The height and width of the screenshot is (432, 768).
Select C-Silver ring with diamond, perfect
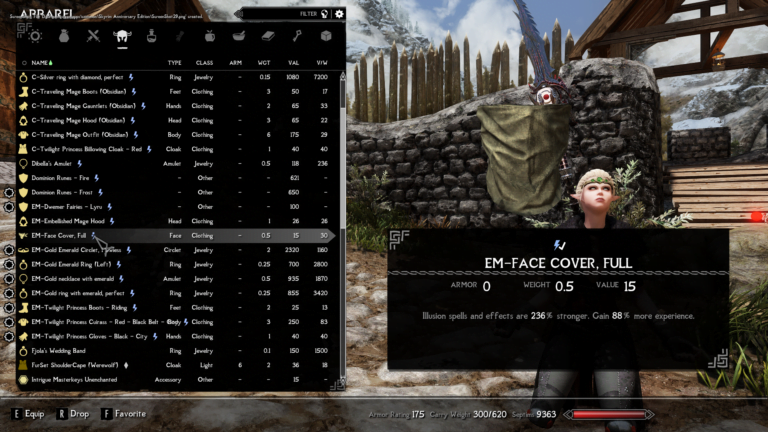point(80,76)
